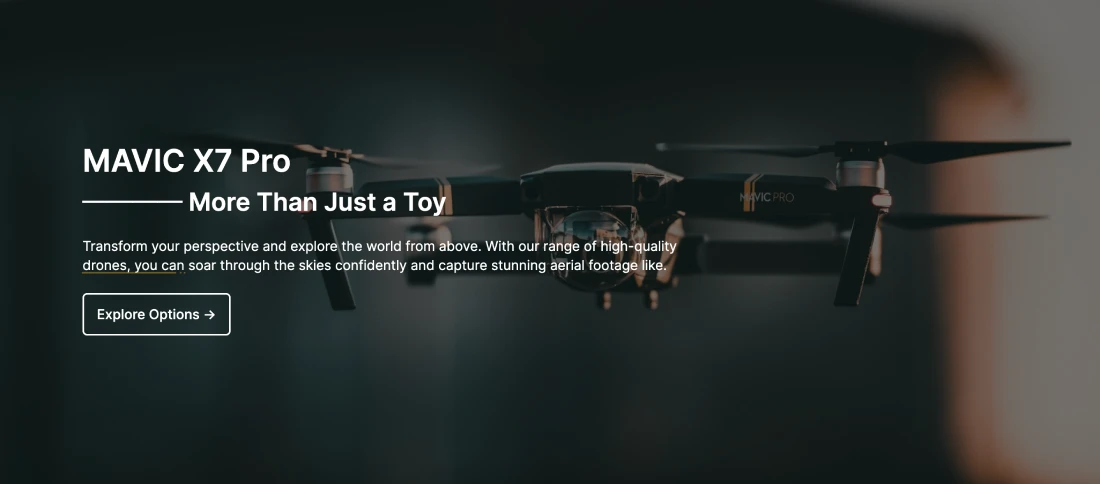Click the Explore Options button
This screenshot has width=1100, height=484.
click(x=156, y=314)
